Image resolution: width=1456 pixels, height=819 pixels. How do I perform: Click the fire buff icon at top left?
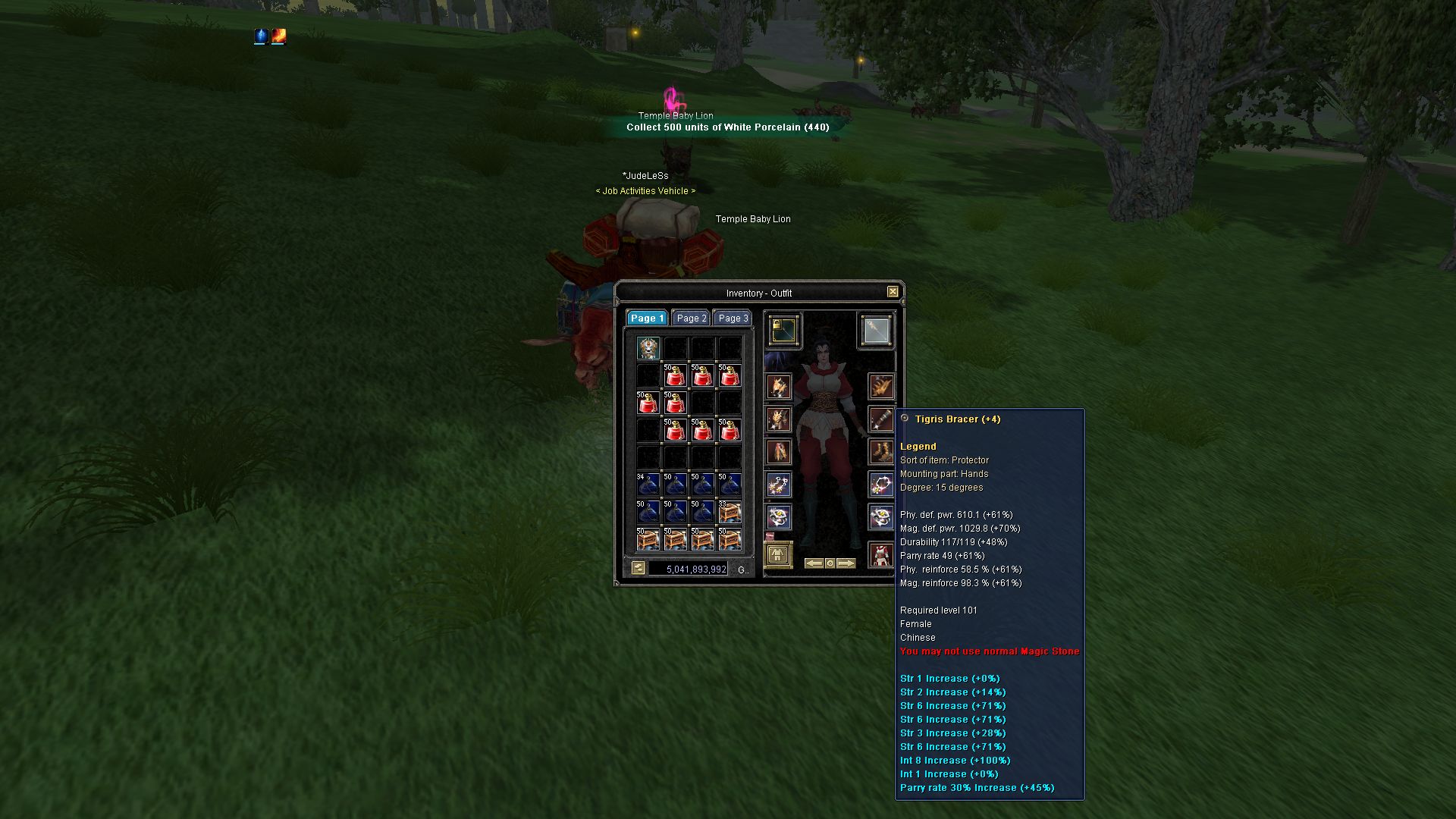pyautogui.click(x=279, y=36)
